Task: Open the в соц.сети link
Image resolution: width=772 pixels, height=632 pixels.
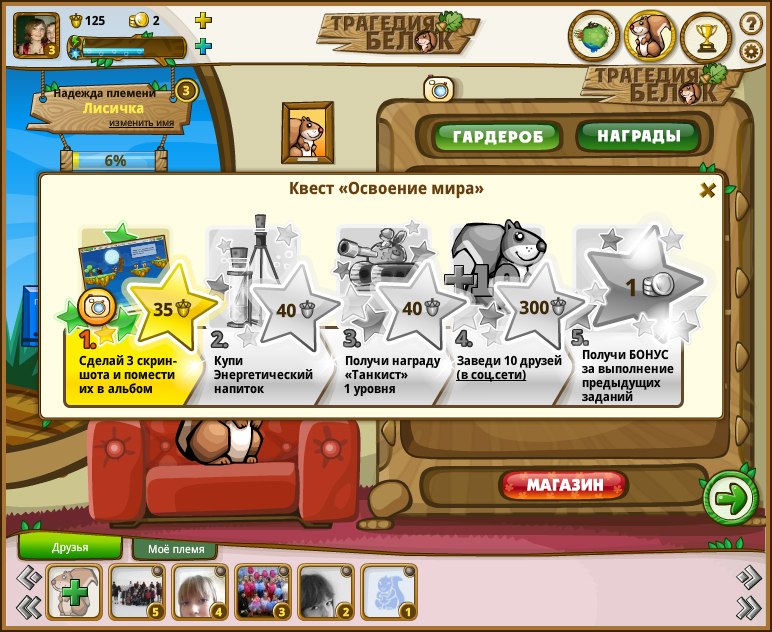Action: (x=491, y=375)
